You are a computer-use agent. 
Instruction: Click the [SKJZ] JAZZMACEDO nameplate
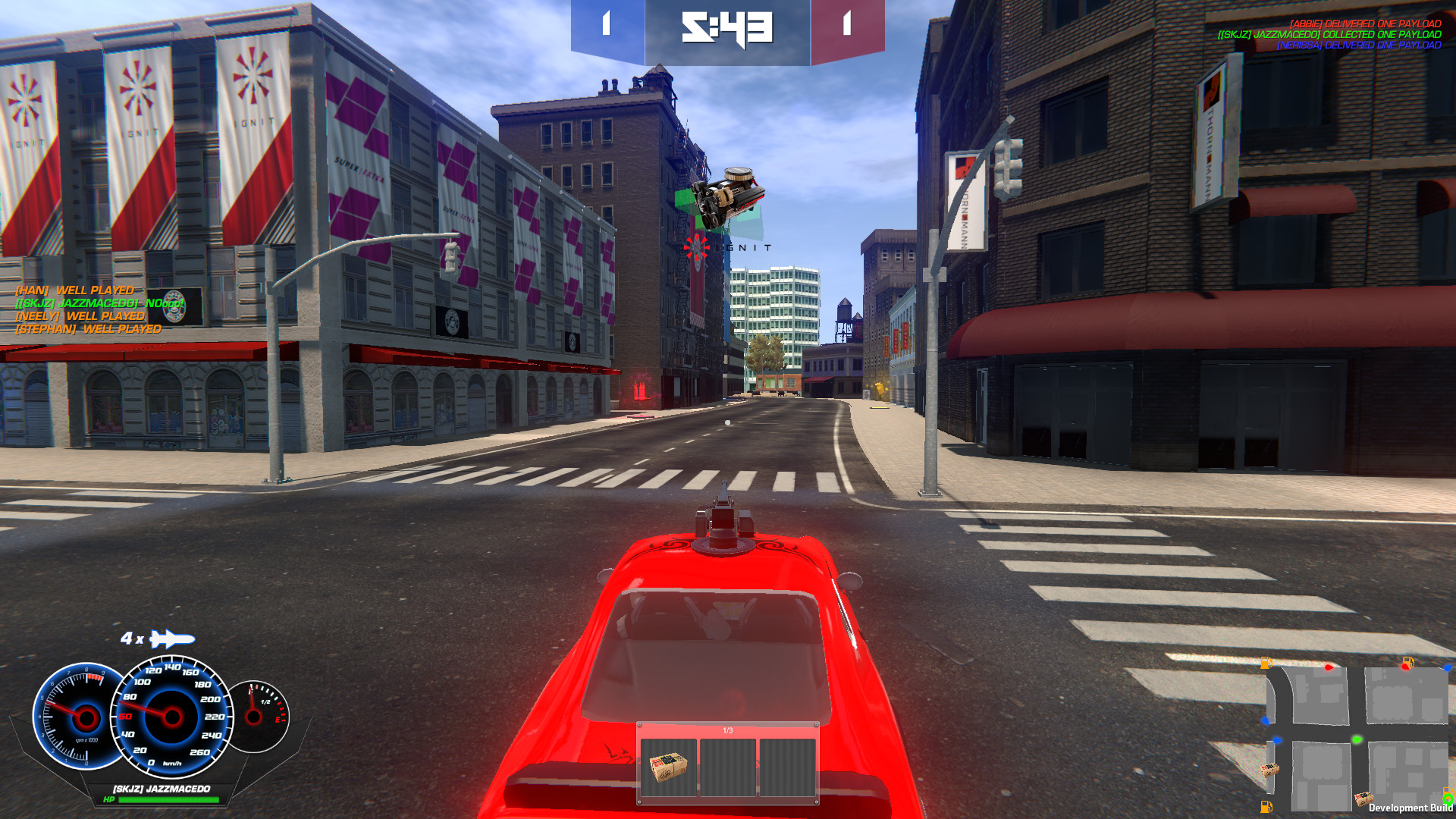pos(160,788)
